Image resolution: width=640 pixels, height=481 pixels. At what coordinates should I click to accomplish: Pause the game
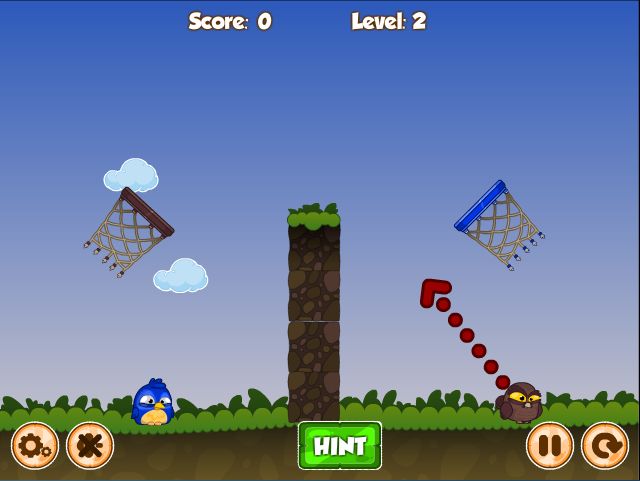[x=550, y=445]
